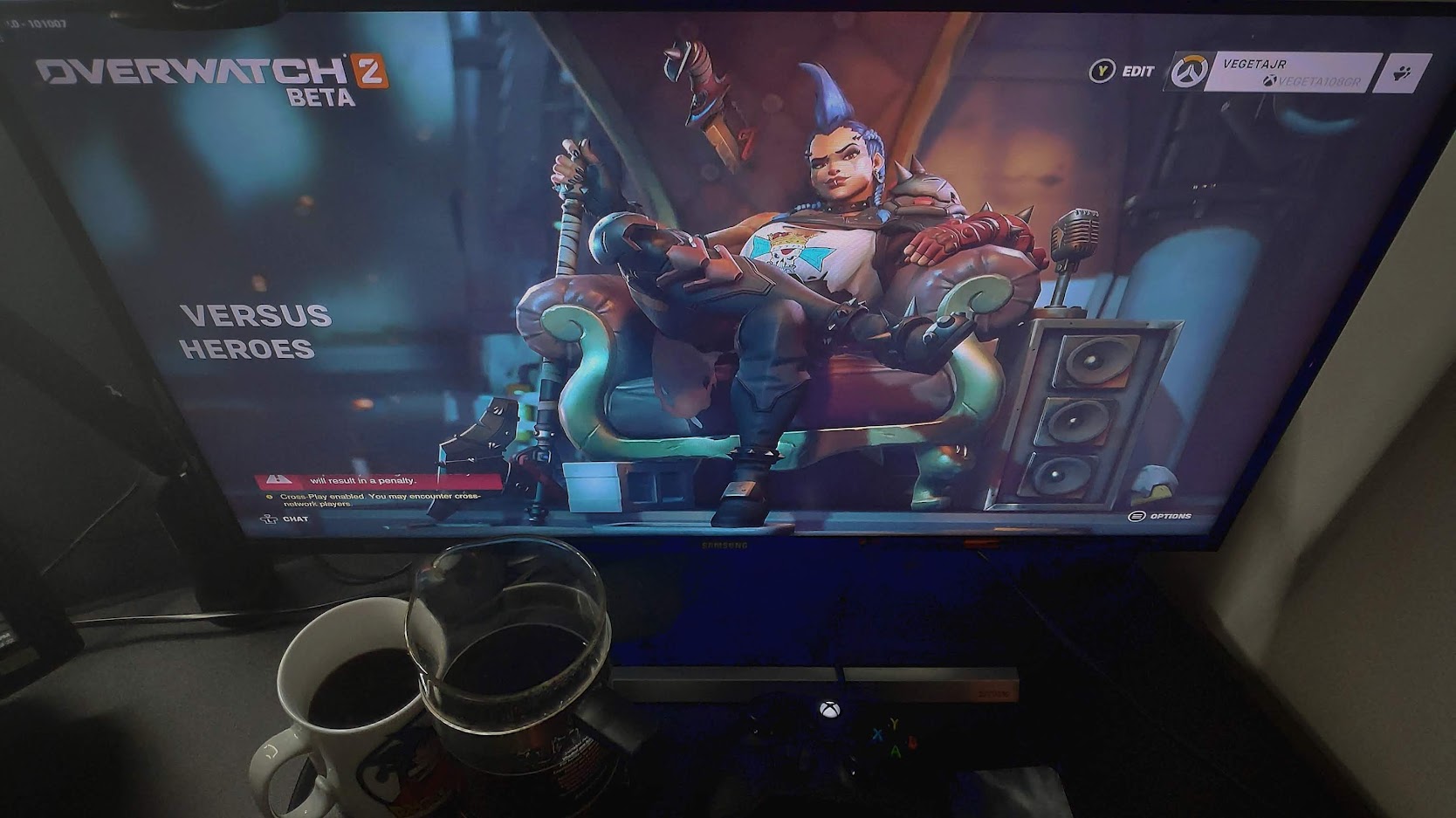Open the Versus menu entry
Screen dimensions: 1456x818
pyautogui.click(x=256, y=315)
